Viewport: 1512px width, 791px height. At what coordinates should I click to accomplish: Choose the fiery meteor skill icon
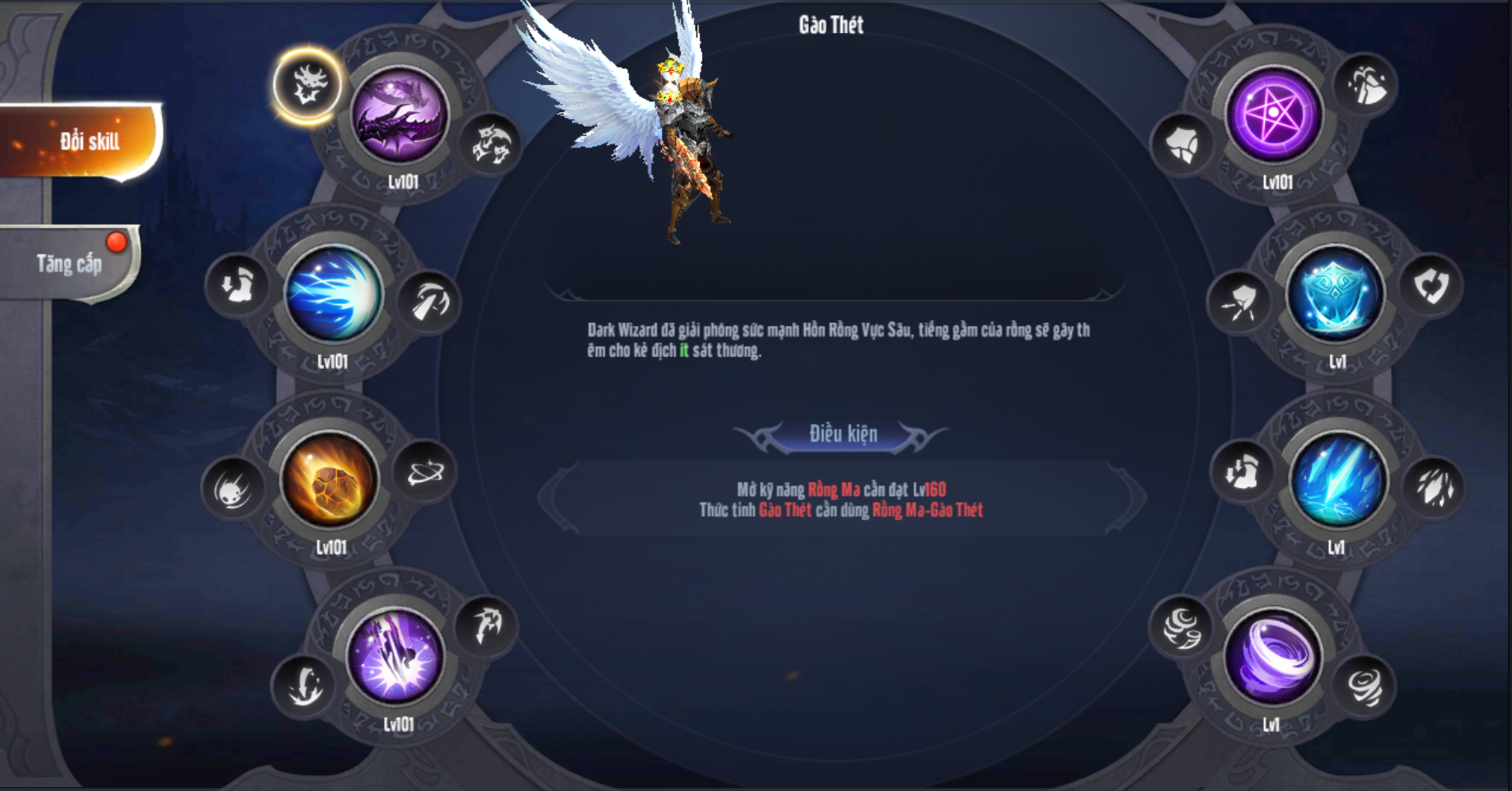point(330,481)
